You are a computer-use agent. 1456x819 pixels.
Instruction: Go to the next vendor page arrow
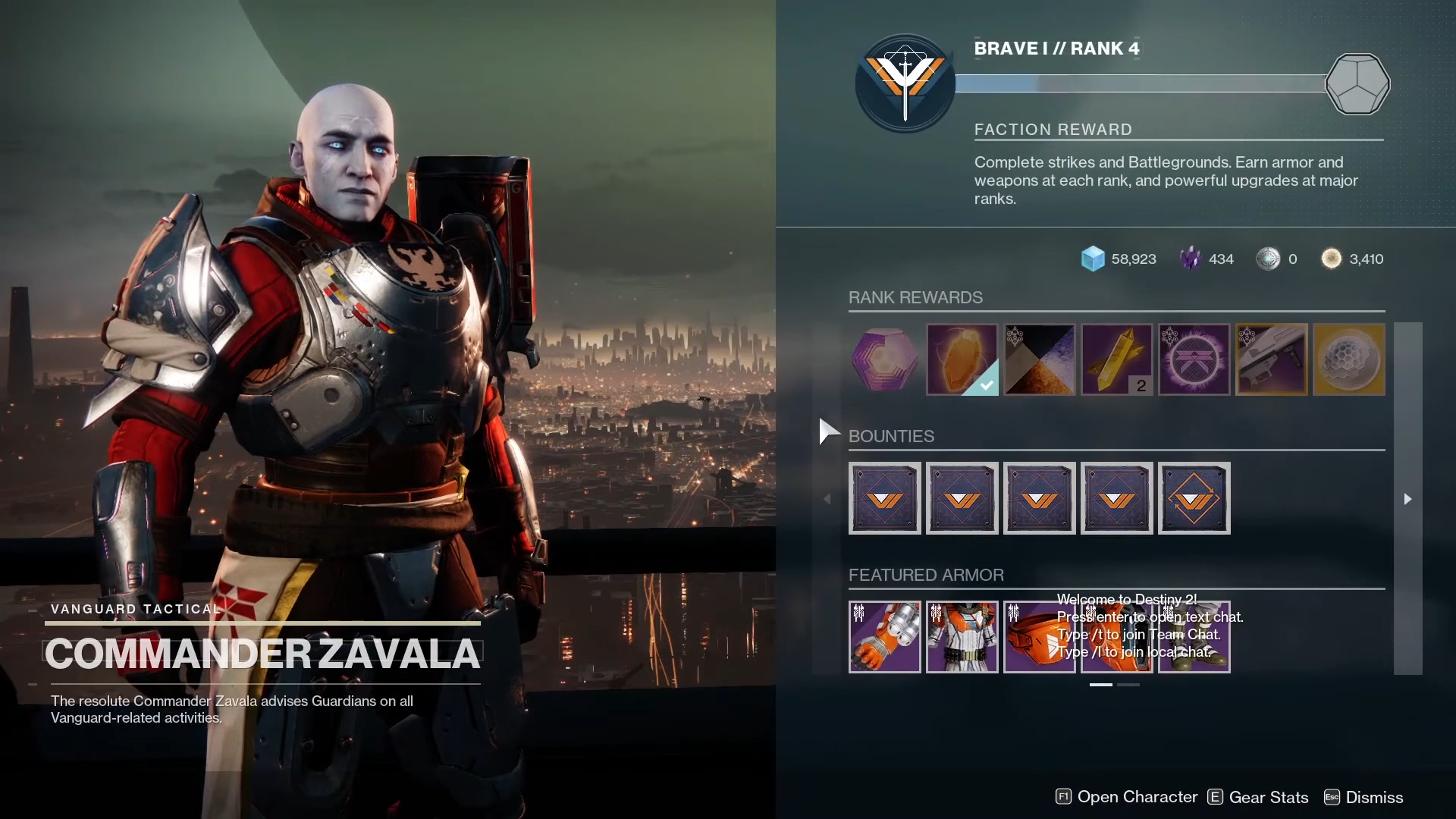pos(1407,498)
